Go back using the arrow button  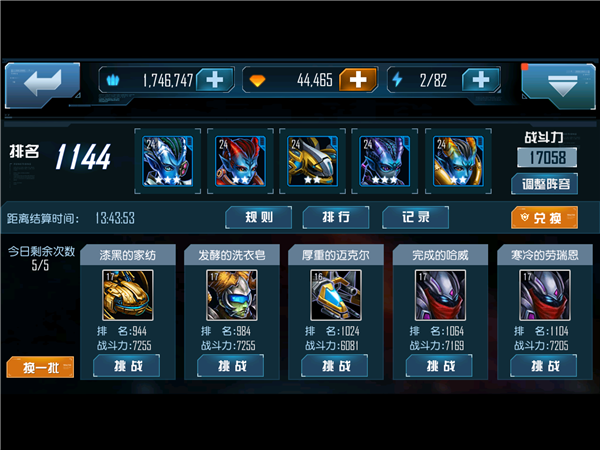[42, 82]
